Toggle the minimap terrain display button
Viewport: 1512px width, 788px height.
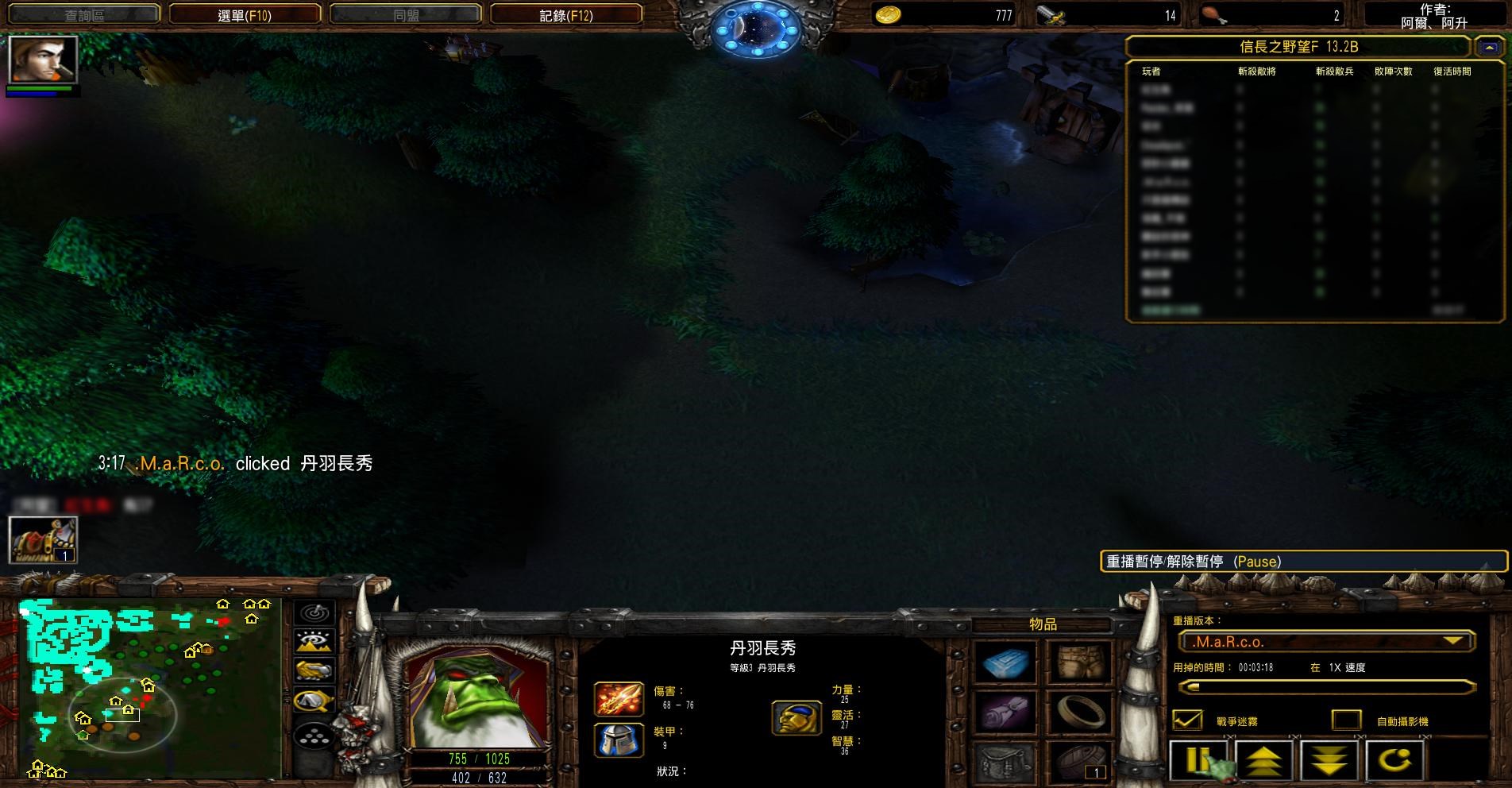pyautogui.click(x=314, y=641)
